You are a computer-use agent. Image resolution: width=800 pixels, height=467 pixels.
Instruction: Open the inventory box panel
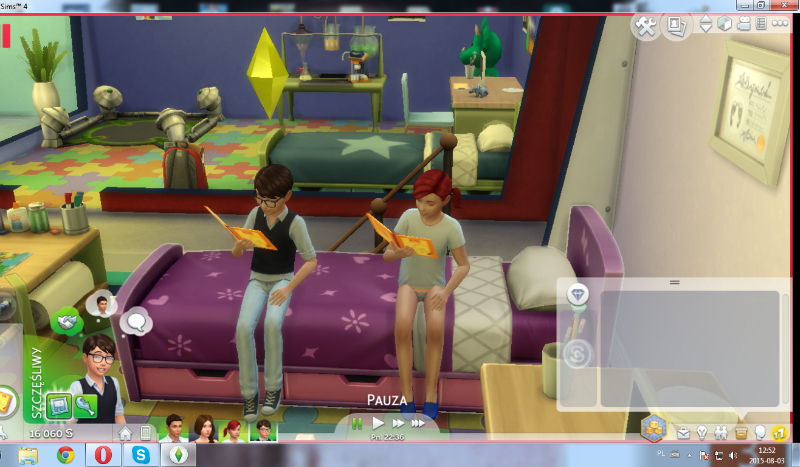(741, 433)
